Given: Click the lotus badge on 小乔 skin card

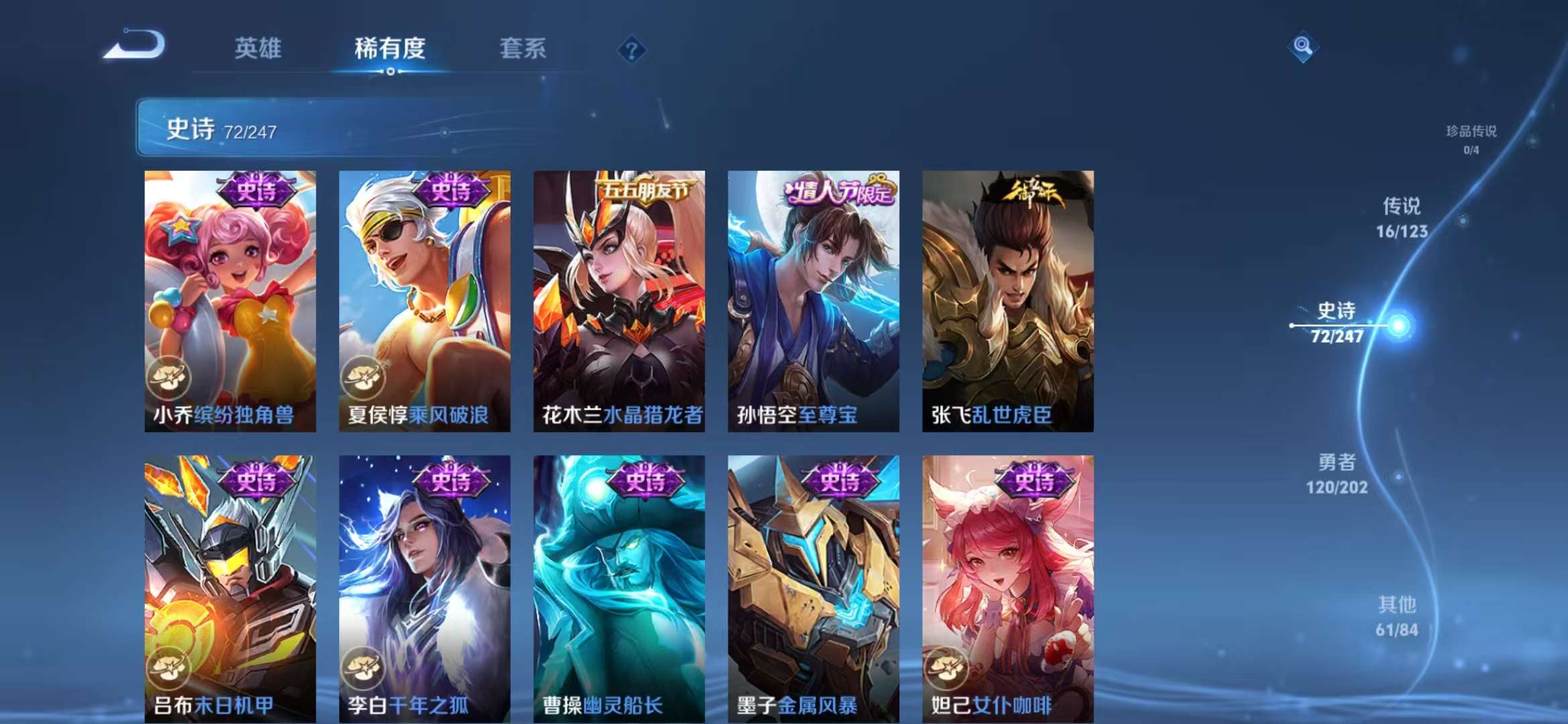Looking at the screenshot, I should (170, 377).
